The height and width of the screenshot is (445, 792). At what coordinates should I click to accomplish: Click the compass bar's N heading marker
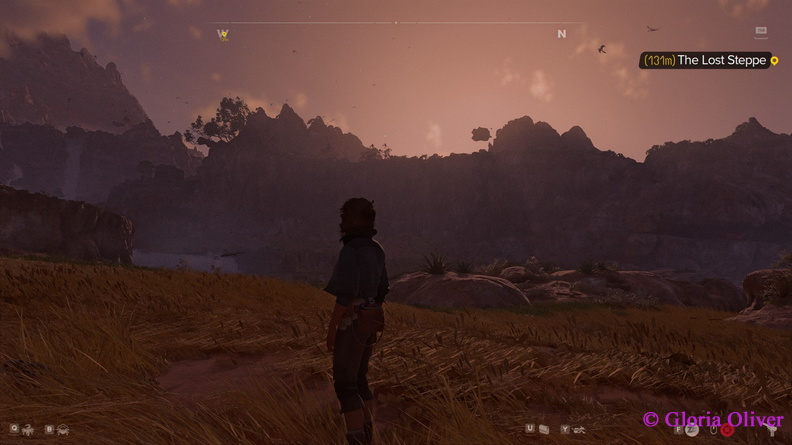[561, 34]
